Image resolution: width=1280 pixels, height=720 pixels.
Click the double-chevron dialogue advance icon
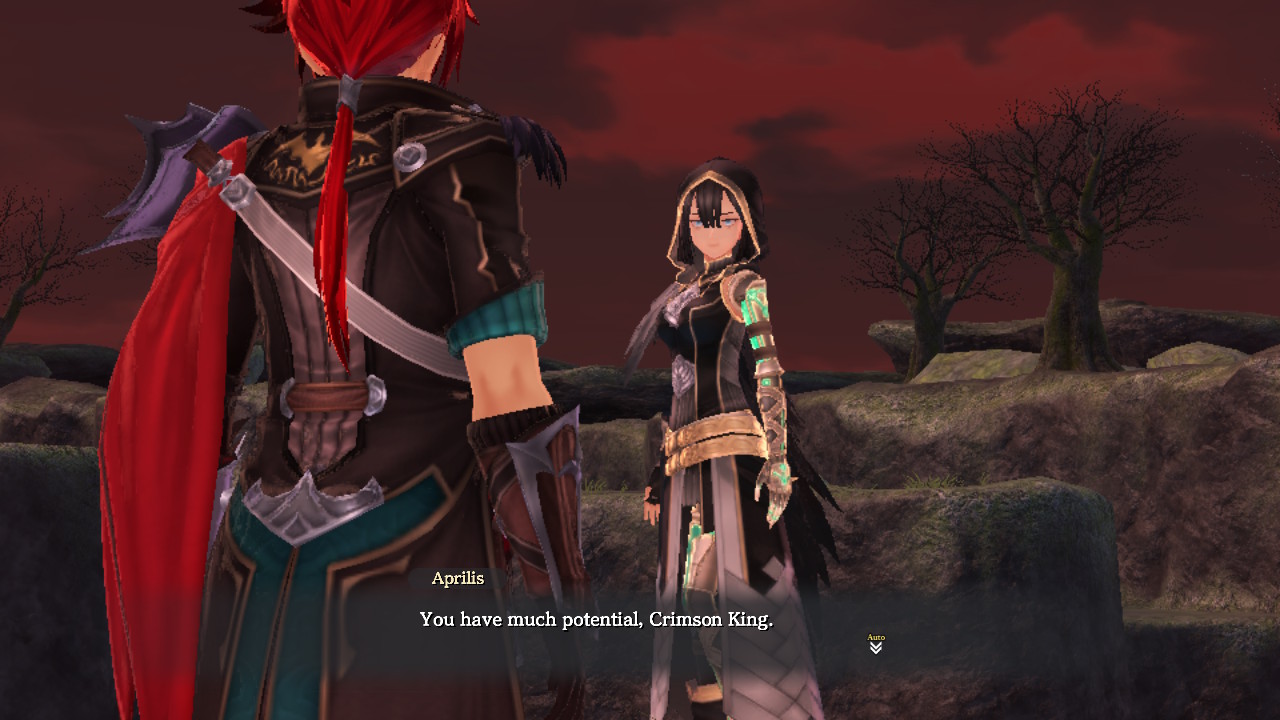[875, 648]
